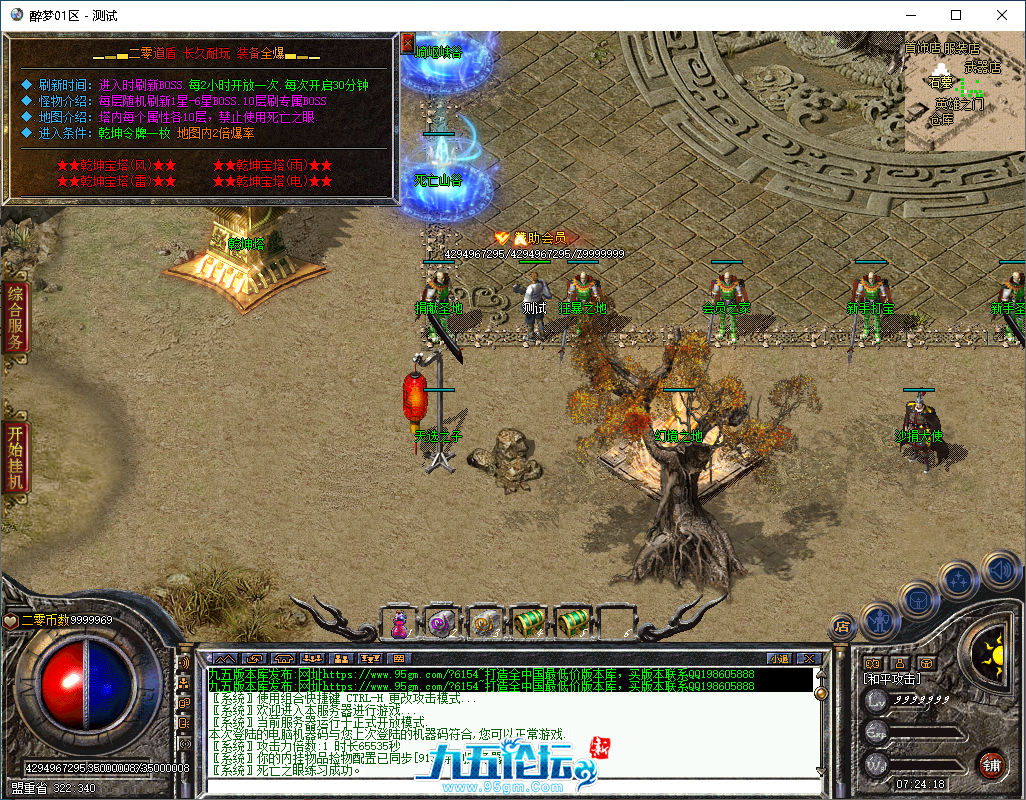Screen dimensions: 1026x800
Task: Select the purple swirl stone hotbar slot
Action: 441,623
